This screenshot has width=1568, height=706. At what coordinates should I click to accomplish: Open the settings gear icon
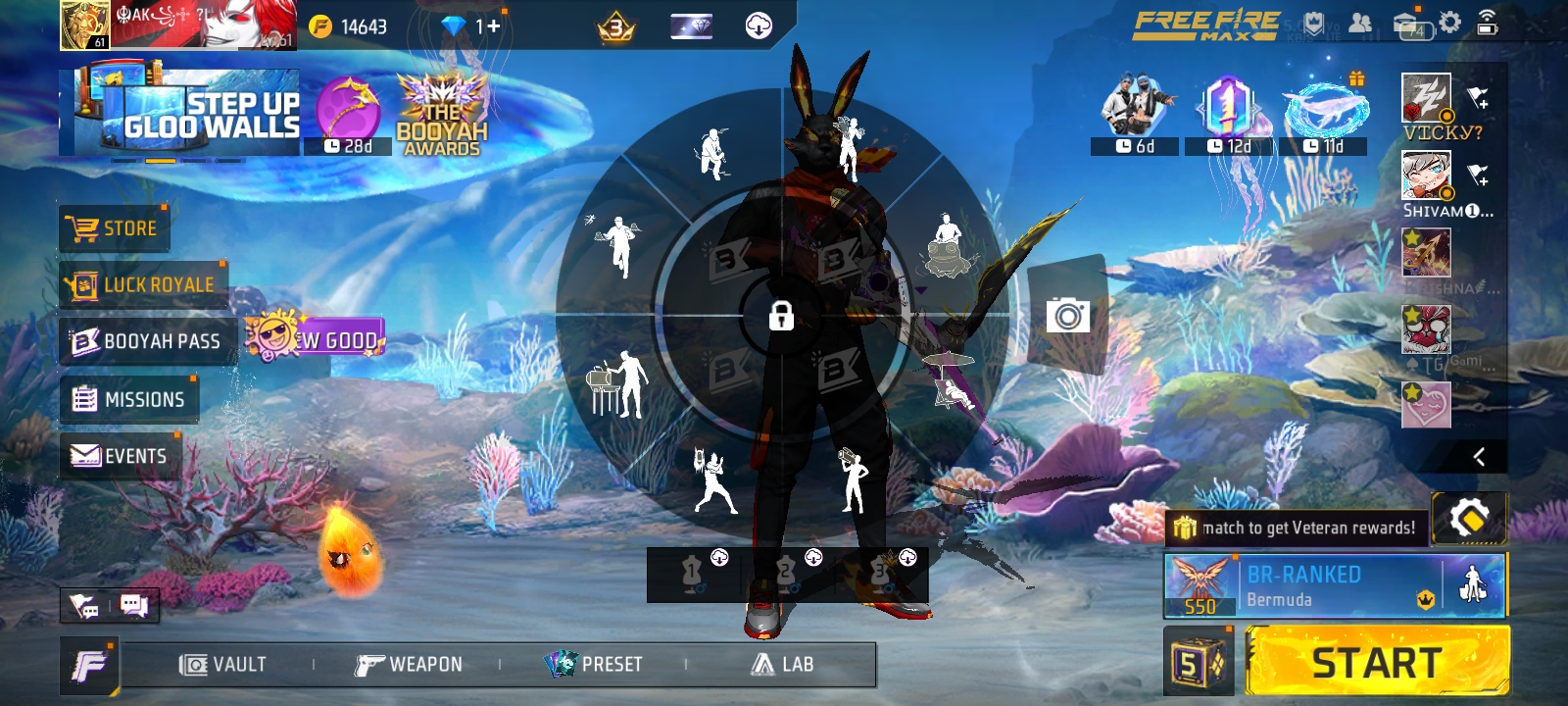tap(1449, 23)
